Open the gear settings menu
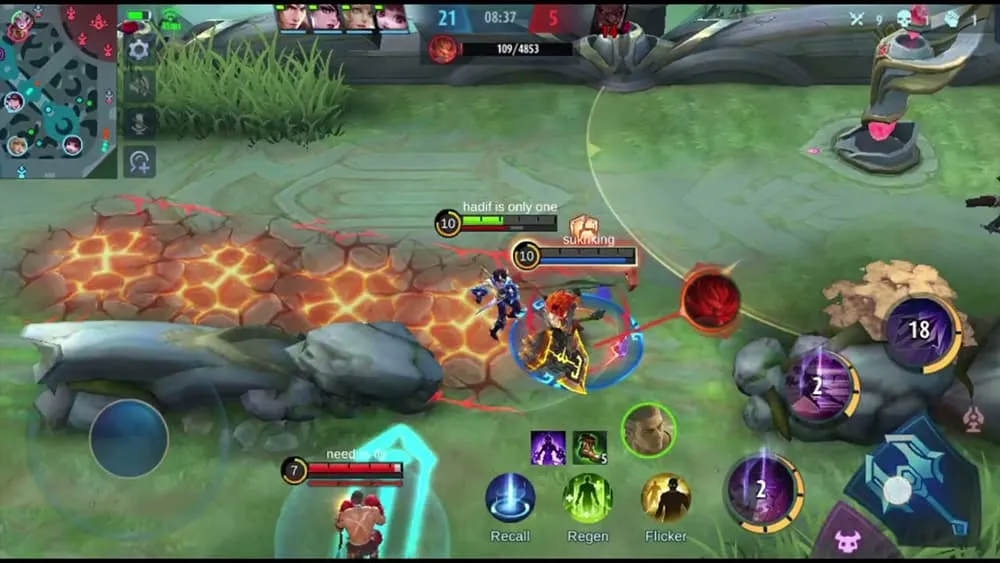Image resolution: width=1000 pixels, height=563 pixels. (x=139, y=48)
